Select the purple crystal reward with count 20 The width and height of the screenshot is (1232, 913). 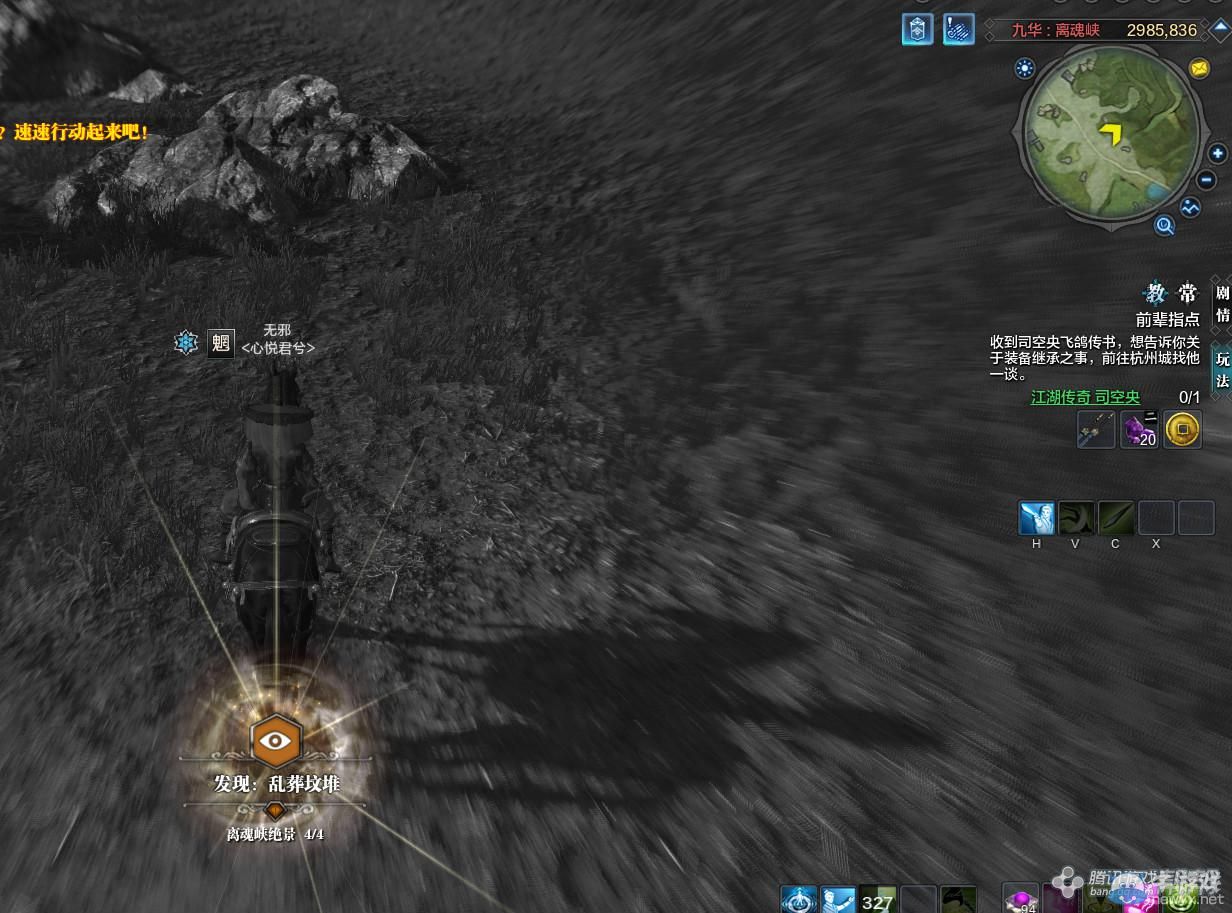[1139, 430]
